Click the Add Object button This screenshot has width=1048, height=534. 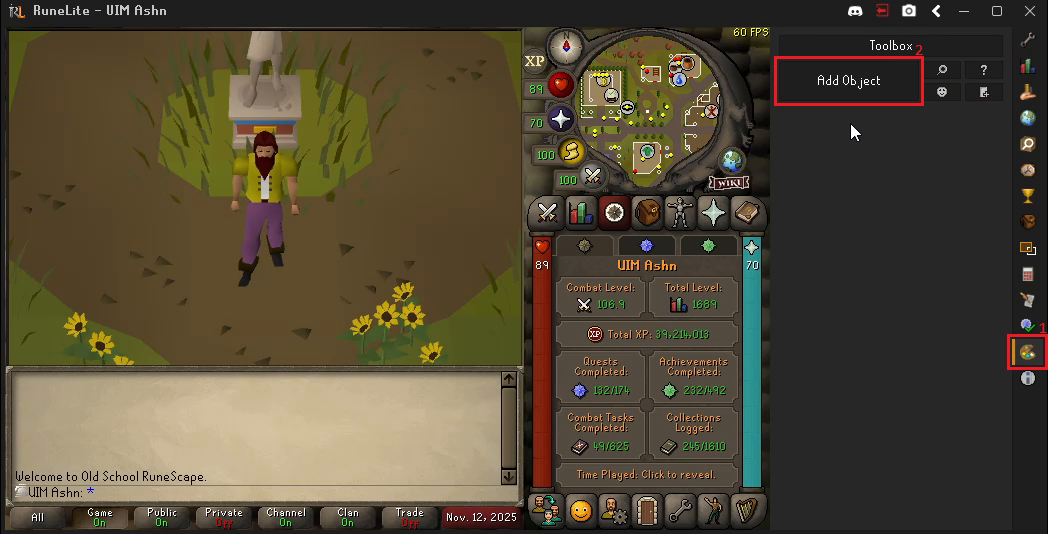pyautogui.click(x=848, y=81)
